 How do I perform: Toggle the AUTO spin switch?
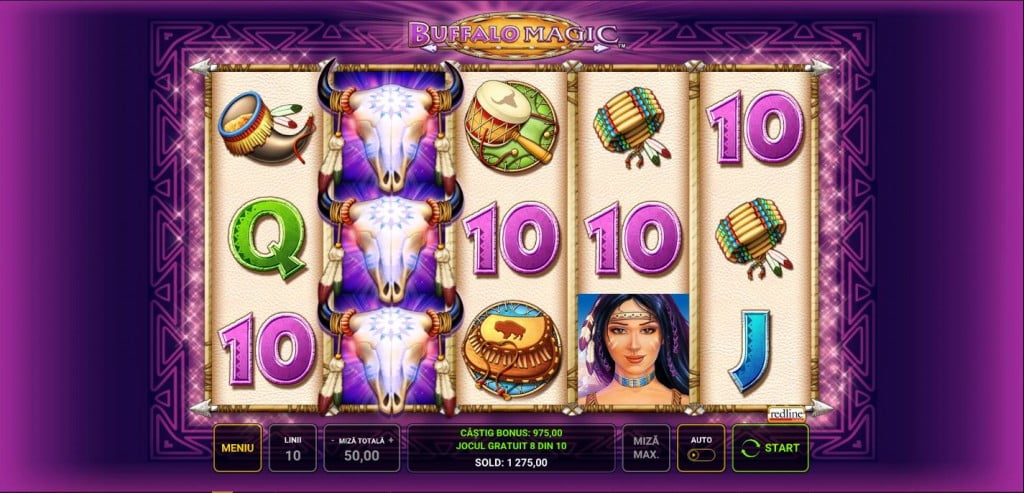(701, 454)
